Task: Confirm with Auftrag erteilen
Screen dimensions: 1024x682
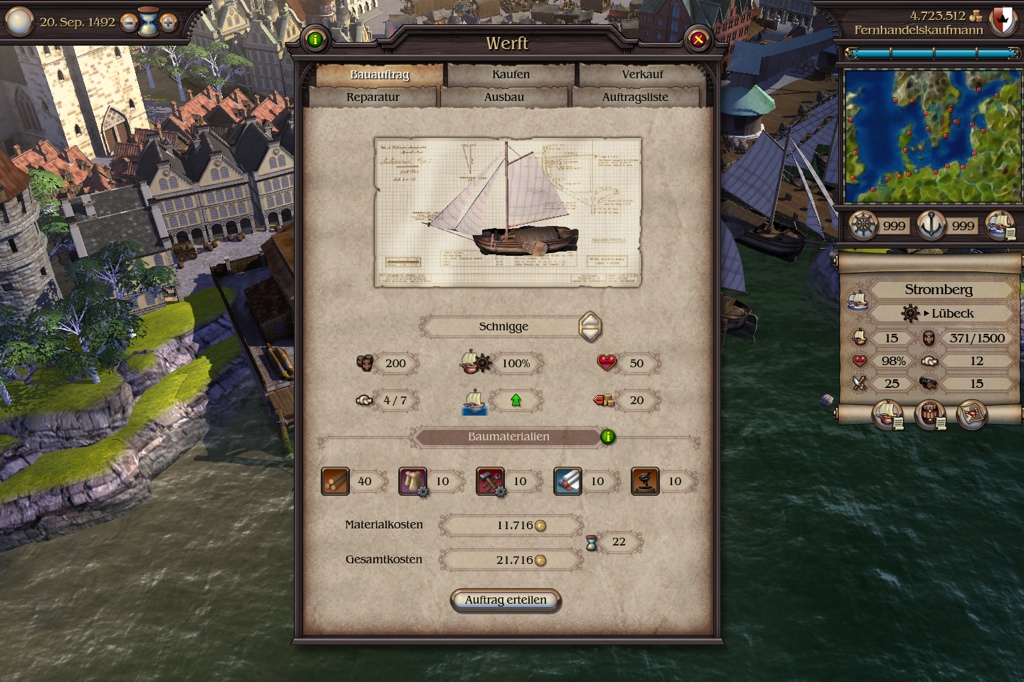Action: (x=506, y=600)
